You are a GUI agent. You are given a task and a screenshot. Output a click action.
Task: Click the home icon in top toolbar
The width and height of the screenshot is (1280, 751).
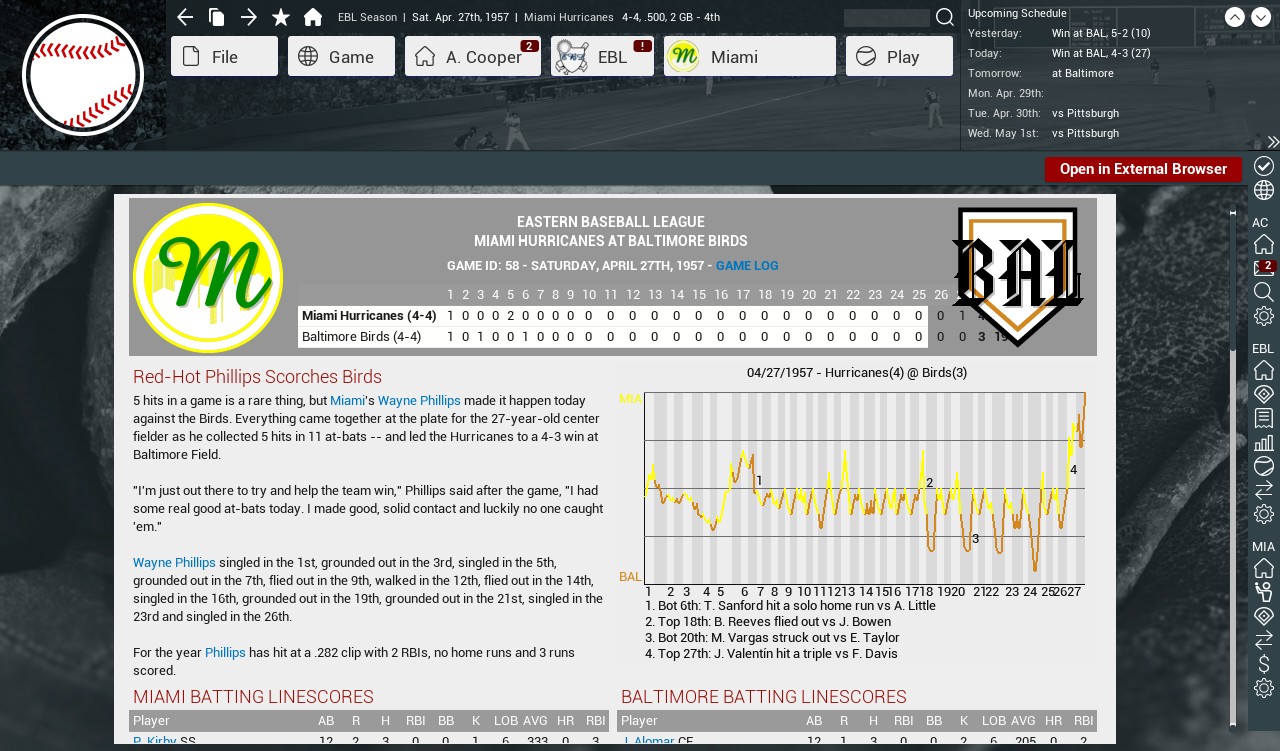point(313,17)
